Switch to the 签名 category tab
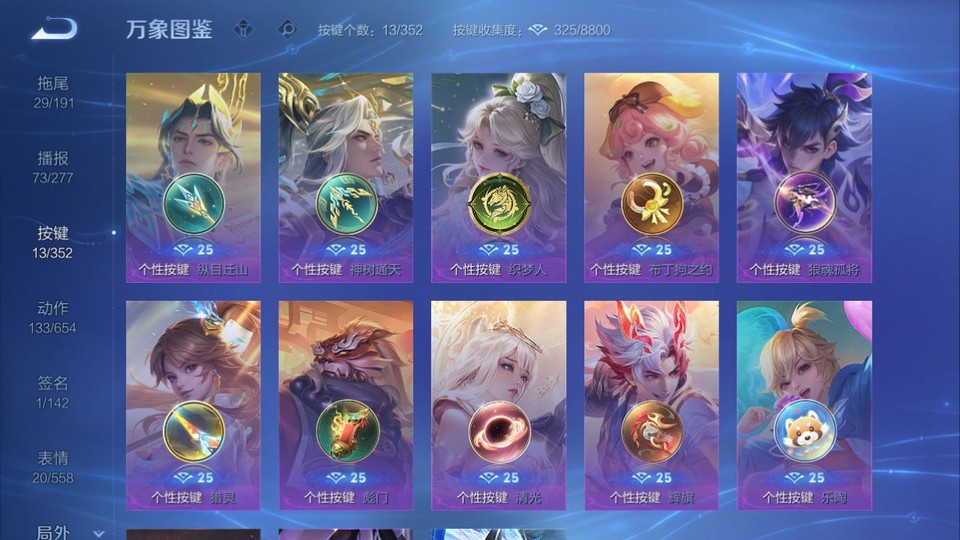 [x=53, y=392]
